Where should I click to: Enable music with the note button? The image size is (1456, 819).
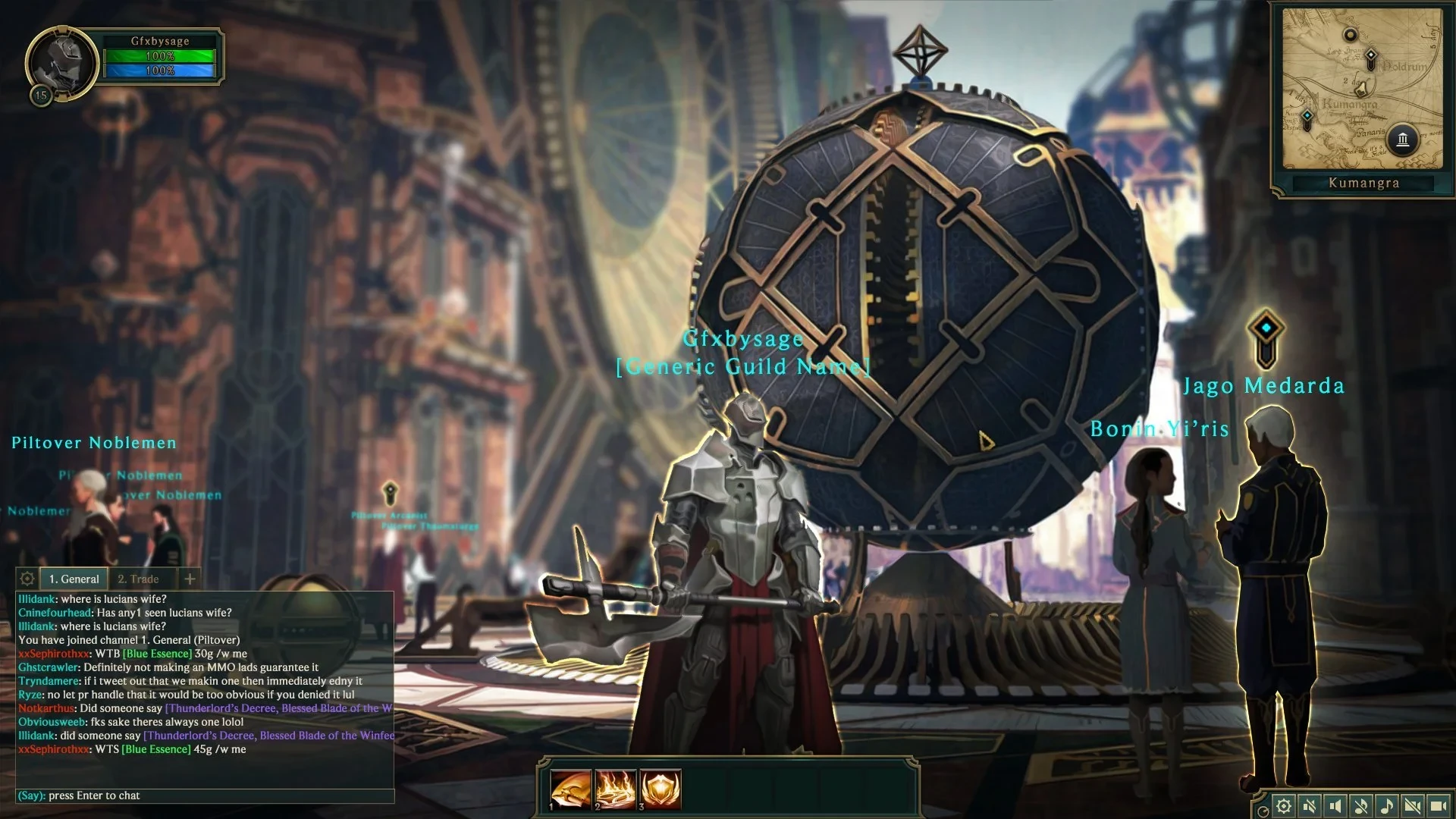click(1386, 805)
